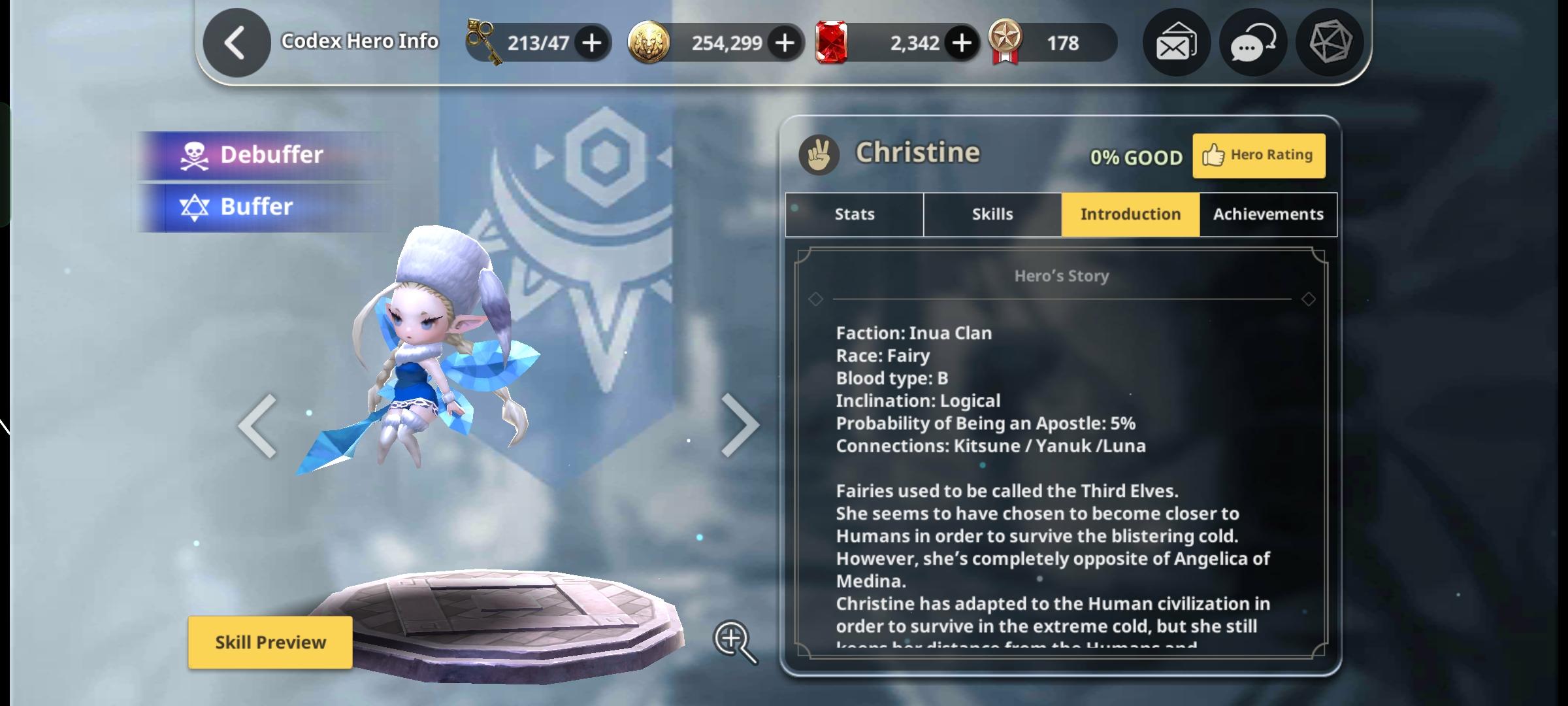Switch to the Skills tab
The height and width of the screenshot is (706, 1568).
(x=992, y=214)
